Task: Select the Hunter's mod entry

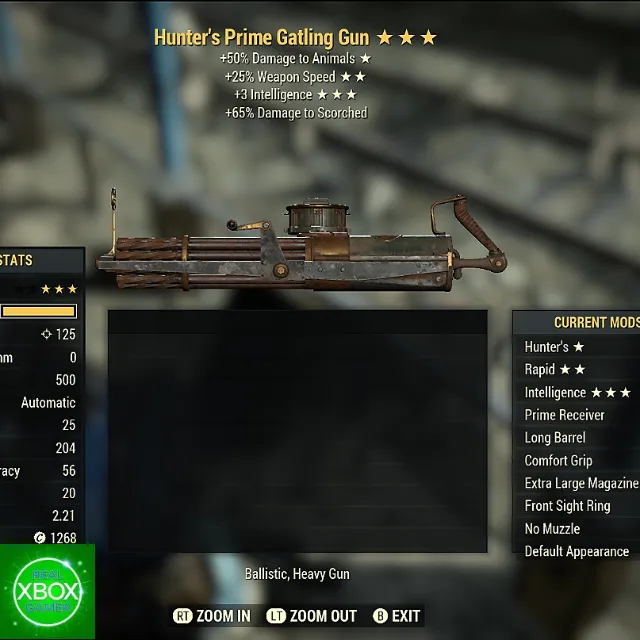Action: click(554, 347)
